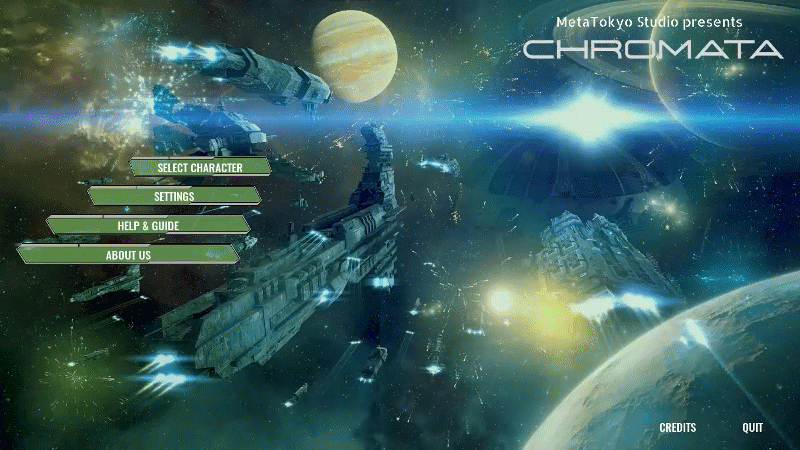Image resolution: width=800 pixels, height=450 pixels.
Task: Choose the About Us entry
Action: (x=128, y=255)
